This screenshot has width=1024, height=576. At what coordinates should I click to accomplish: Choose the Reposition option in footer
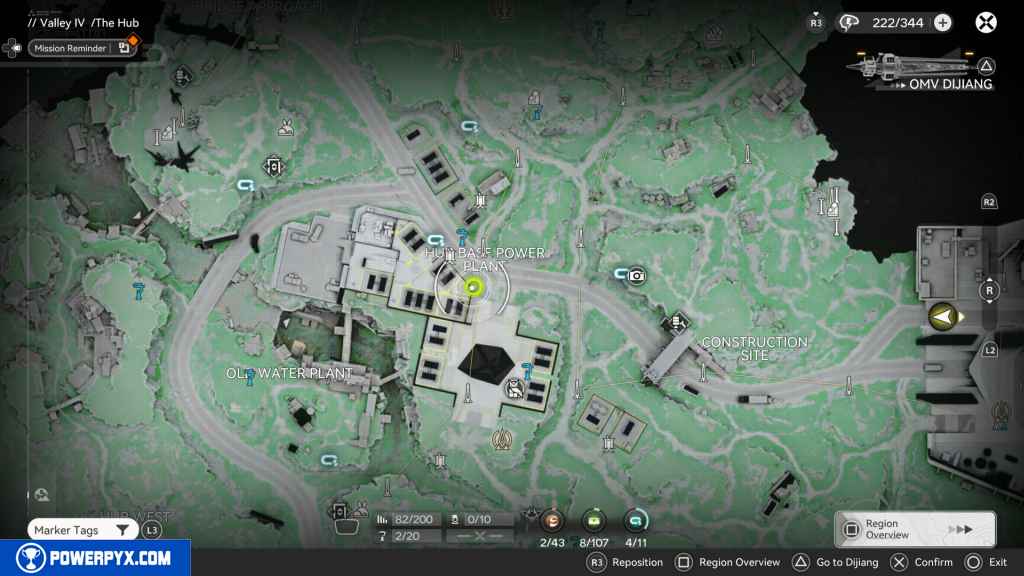click(627, 563)
